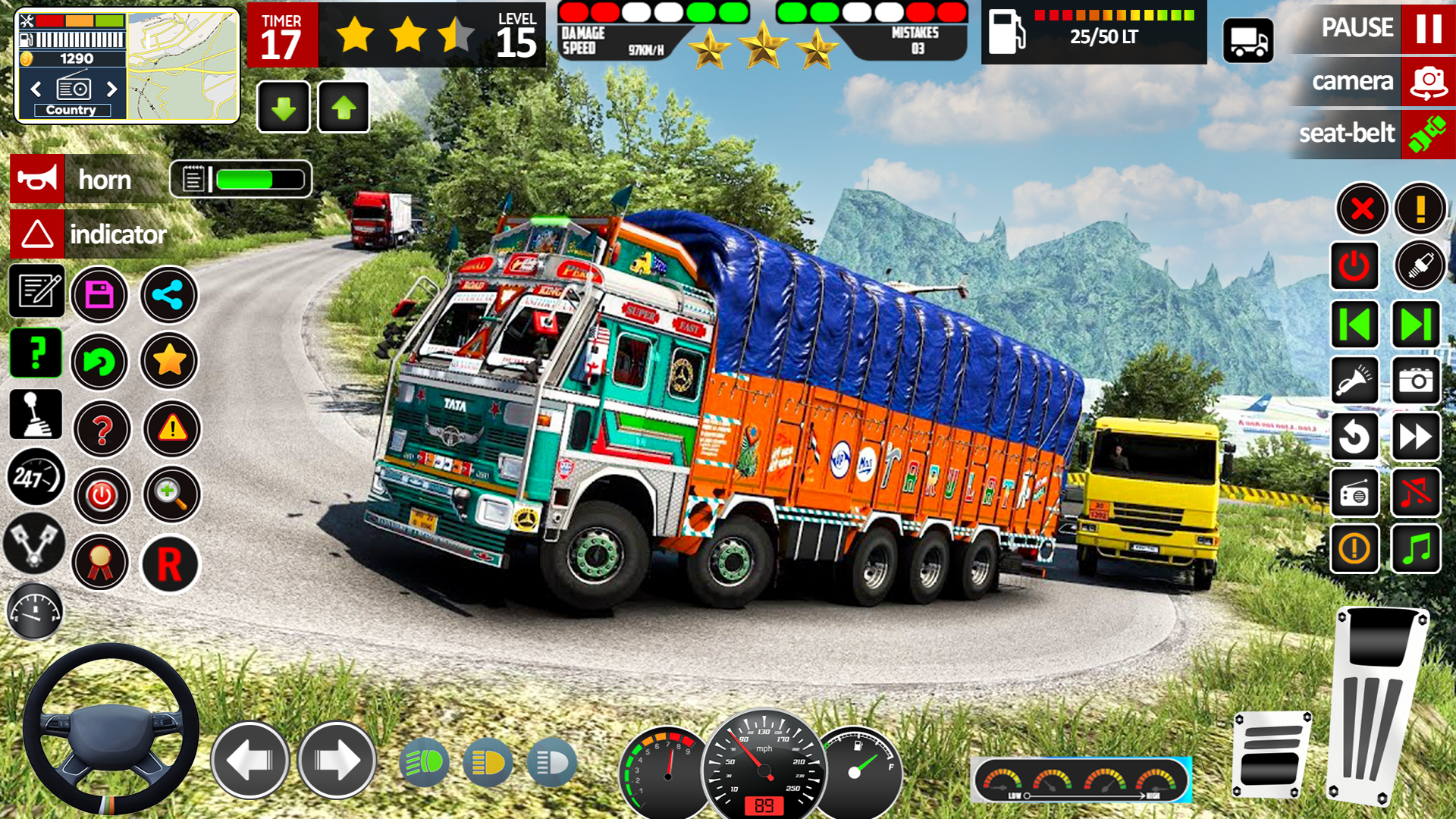Steer right with the right arrow button
Viewport: 1456px width, 819px height.
(337, 760)
